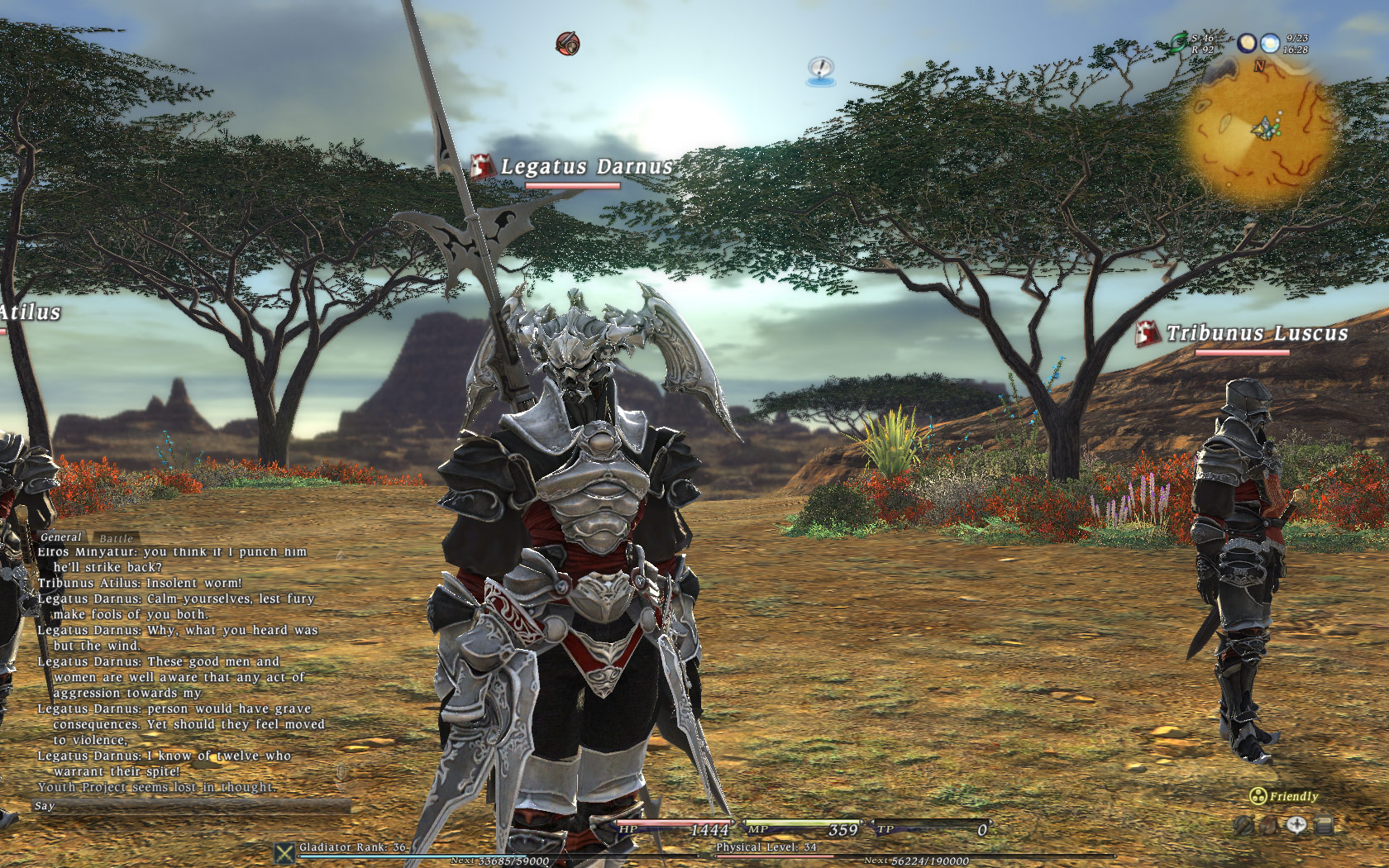Click the sunny weather icon
The height and width of the screenshot is (868, 1389).
tap(1270, 43)
